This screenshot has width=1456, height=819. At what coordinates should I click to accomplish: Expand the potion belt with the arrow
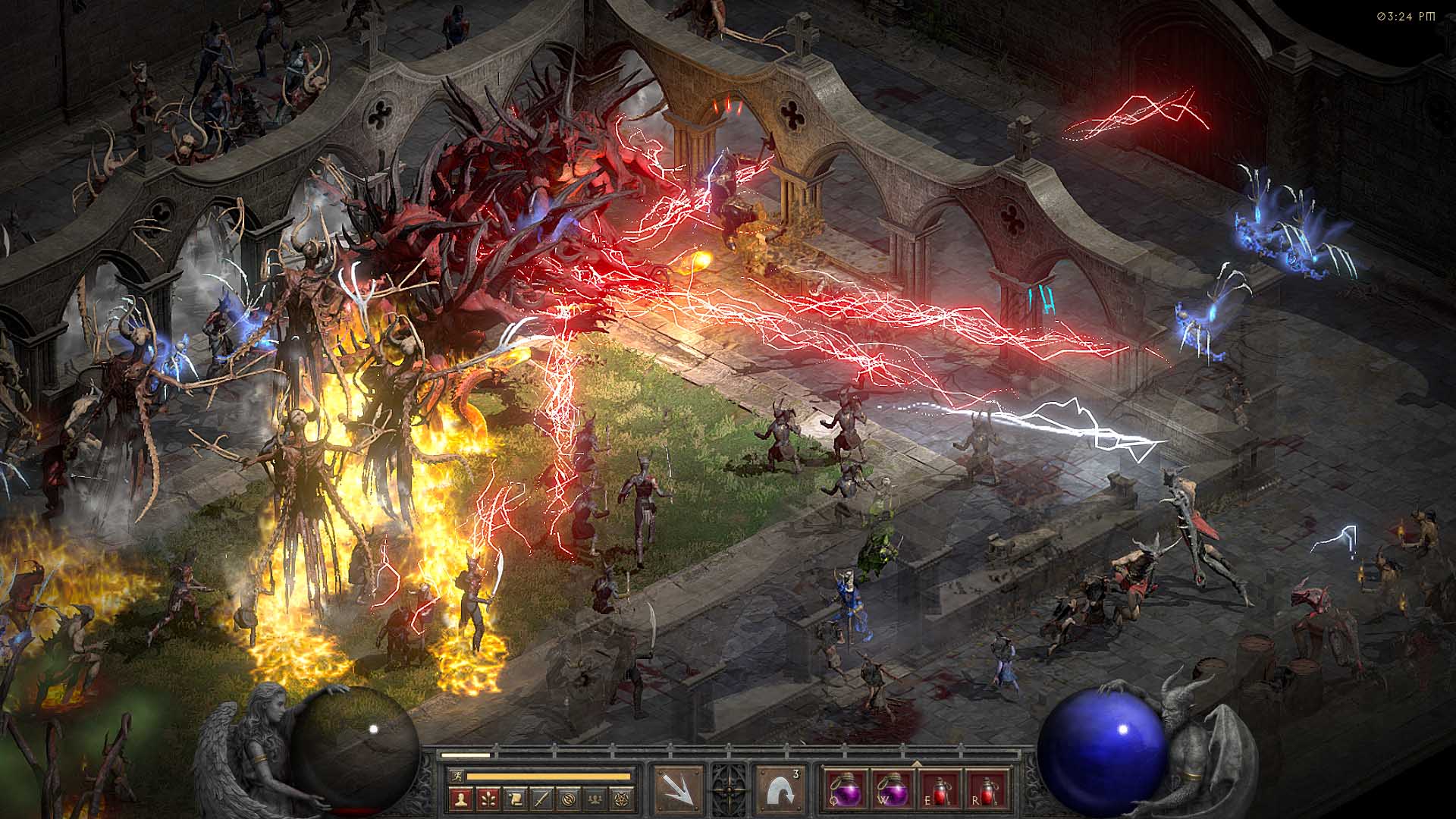pos(916,764)
